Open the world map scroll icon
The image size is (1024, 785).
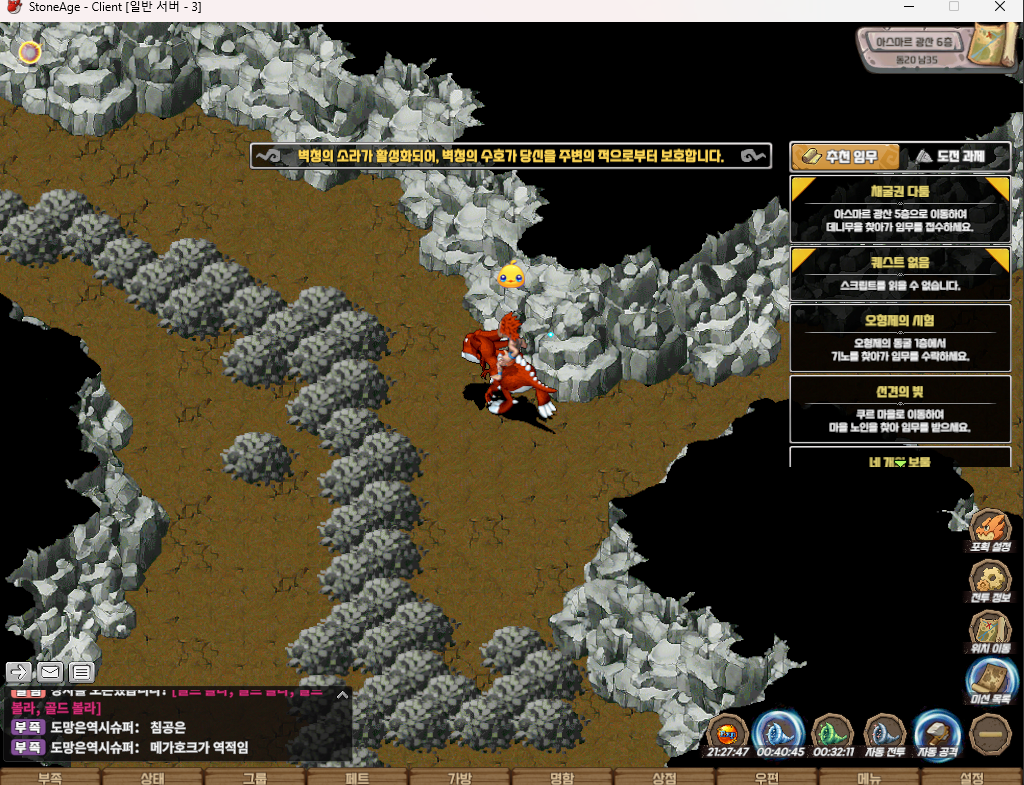[994, 44]
